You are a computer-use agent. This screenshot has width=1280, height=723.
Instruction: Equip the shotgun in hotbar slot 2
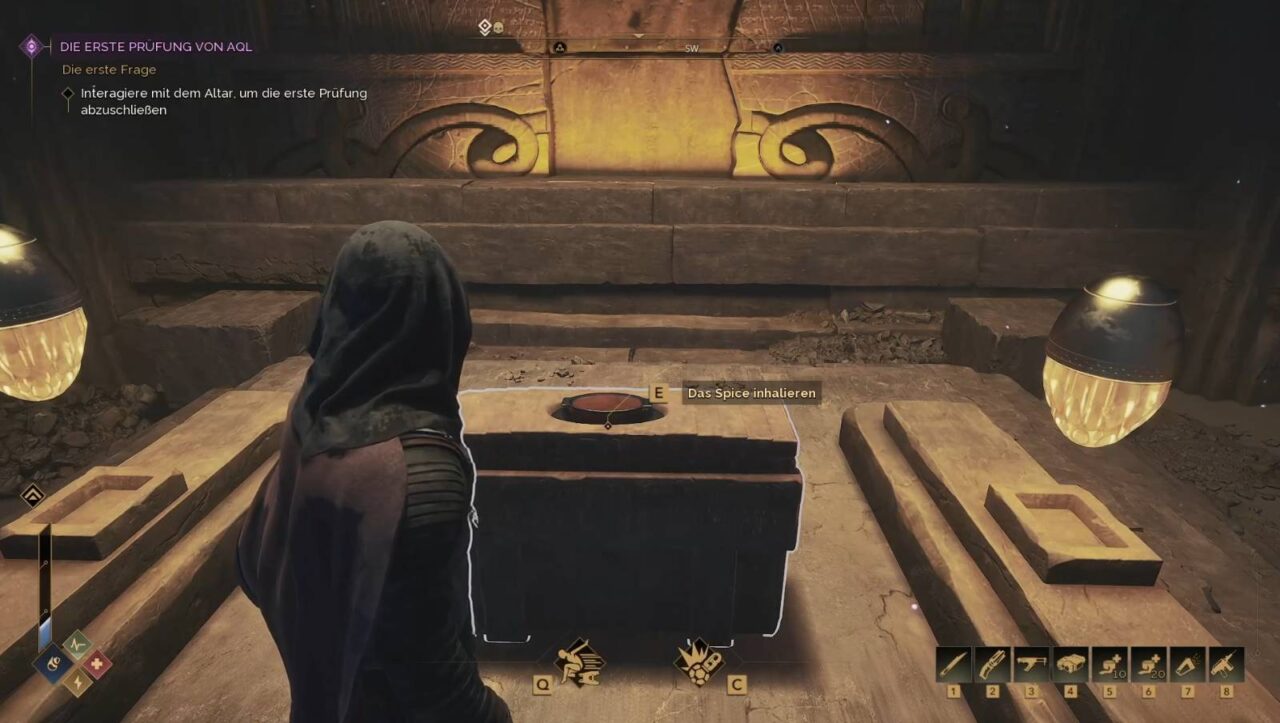992,665
